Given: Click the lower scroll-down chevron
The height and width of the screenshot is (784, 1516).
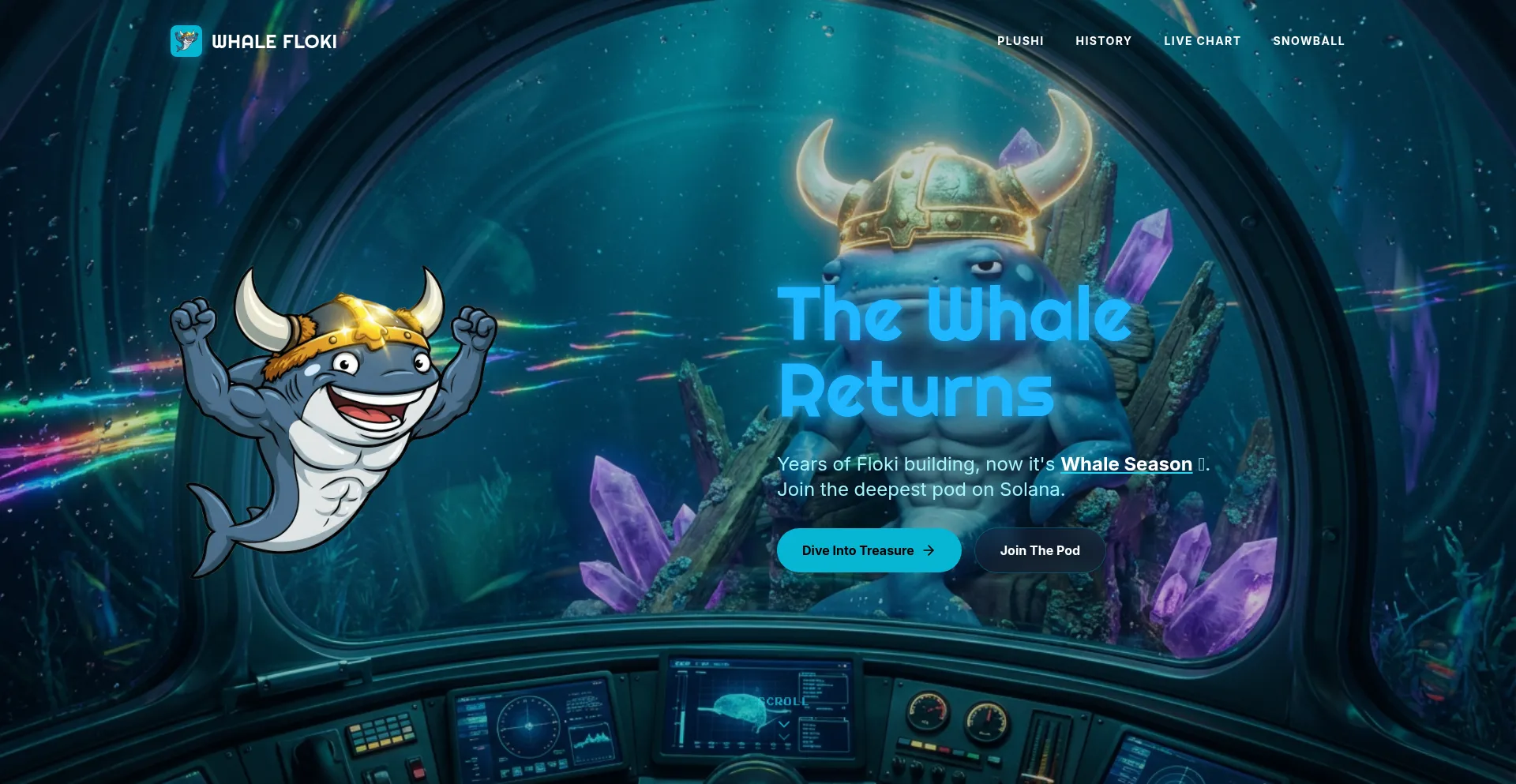Looking at the screenshot, I should [784, 738].
